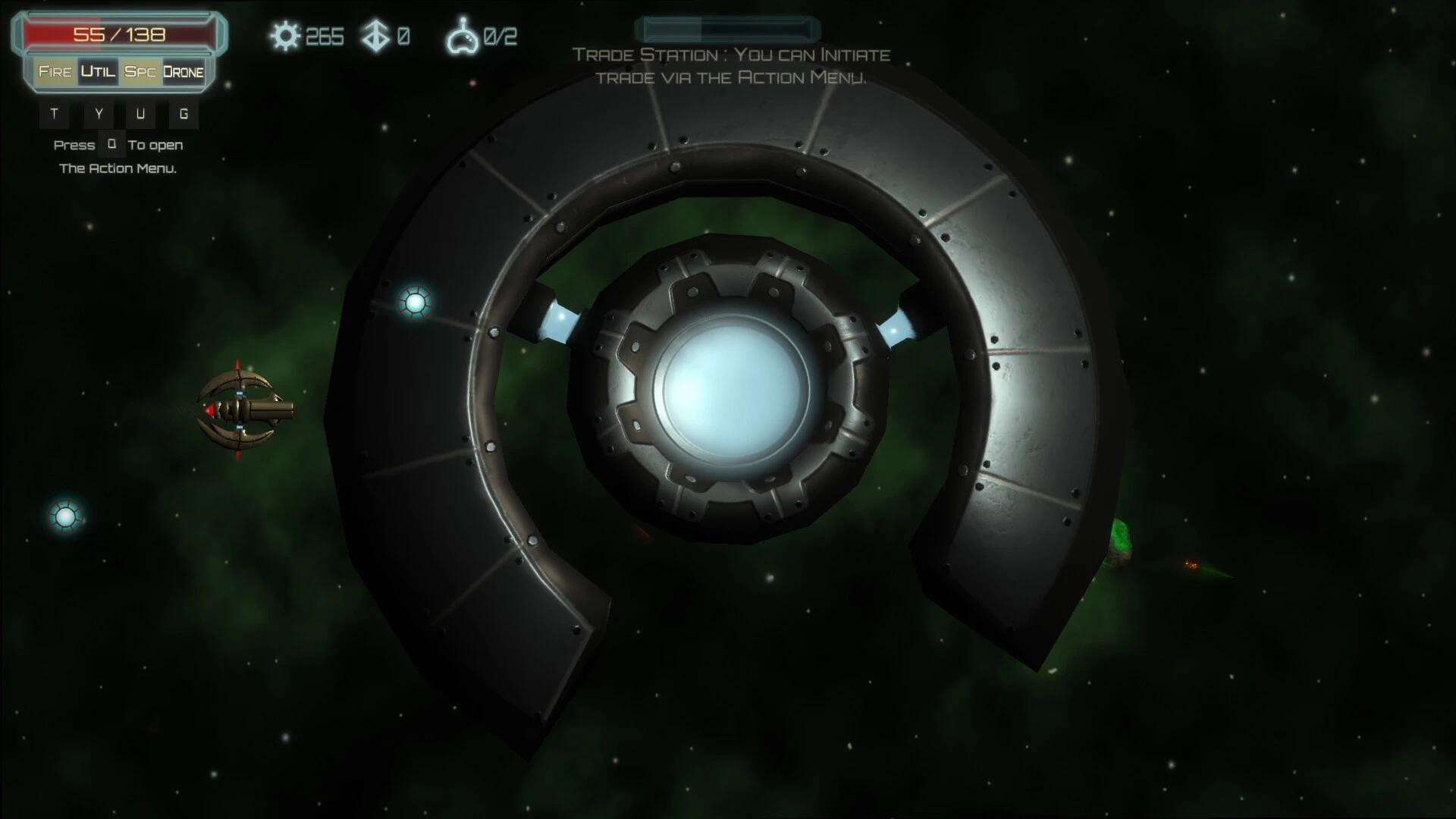The width and height of the screenshot is (1456, 819).
Task: Click the hotkey slot labeled T
Action: (x=54, y=114)
